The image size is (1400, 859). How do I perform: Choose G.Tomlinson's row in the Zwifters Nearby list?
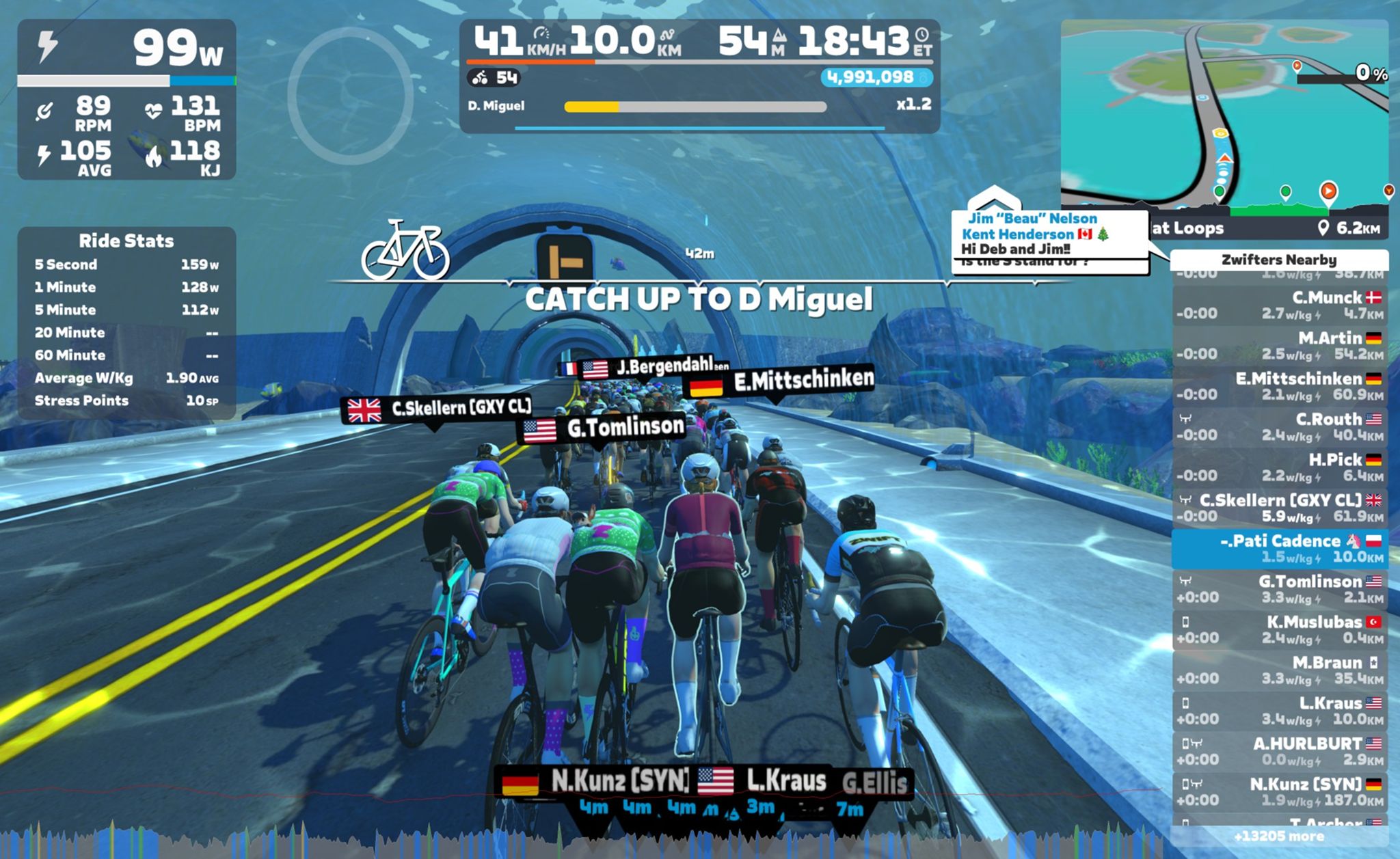click(x=1278, y=588)
